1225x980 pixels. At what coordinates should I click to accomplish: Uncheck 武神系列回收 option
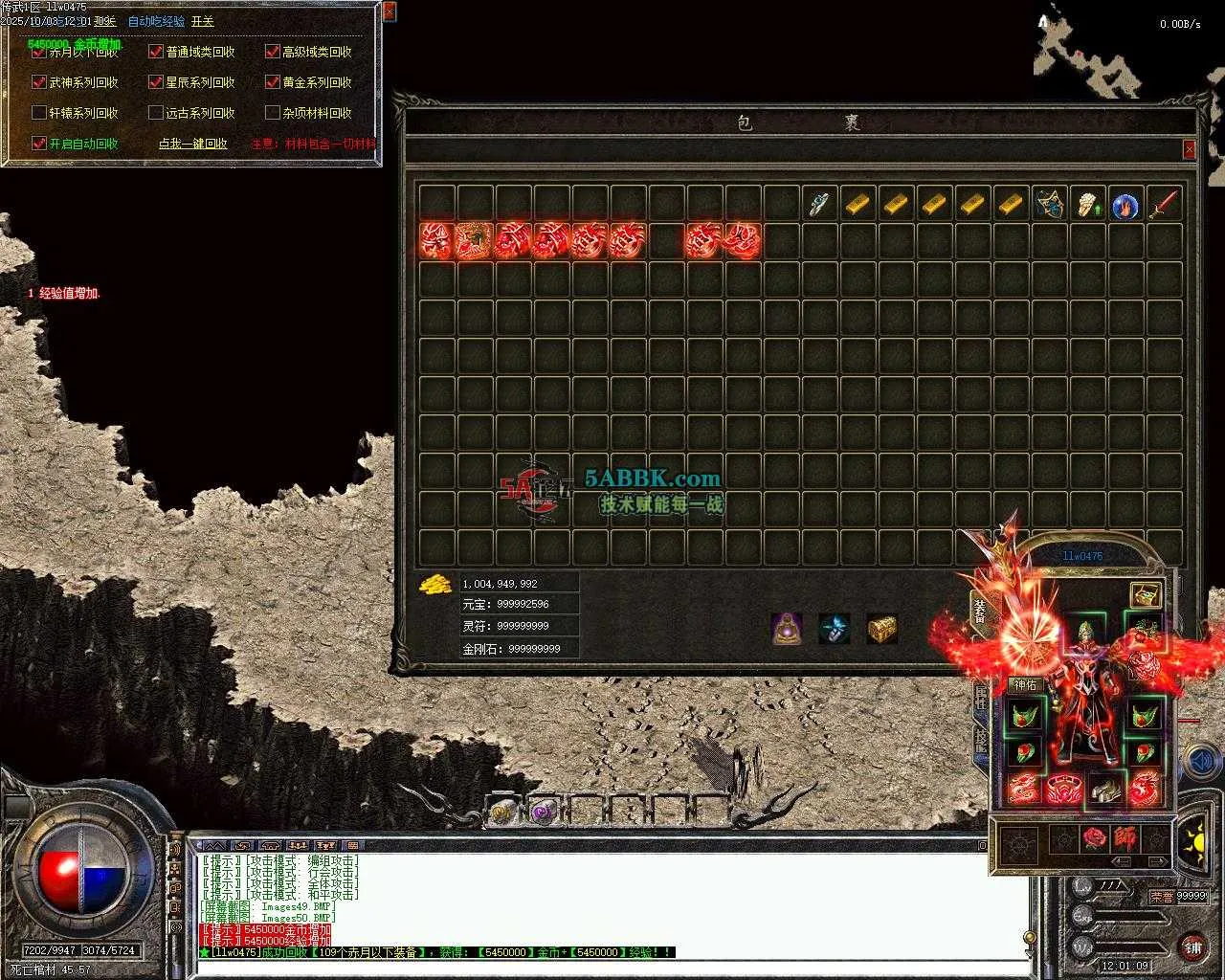point(39,82)
